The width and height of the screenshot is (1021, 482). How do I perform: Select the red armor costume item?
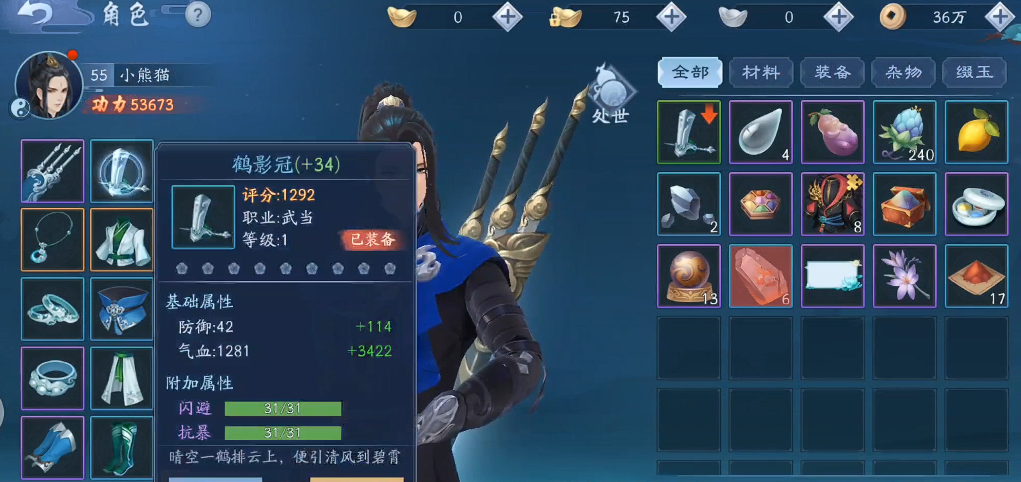pyautogui.click(x=832, y=204)
